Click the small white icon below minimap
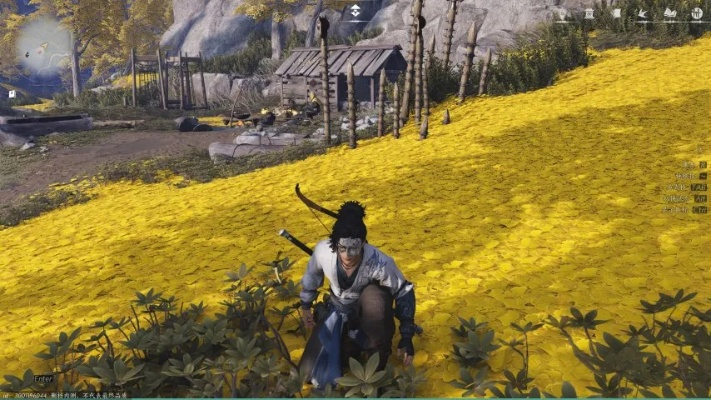 coord(11,93)
